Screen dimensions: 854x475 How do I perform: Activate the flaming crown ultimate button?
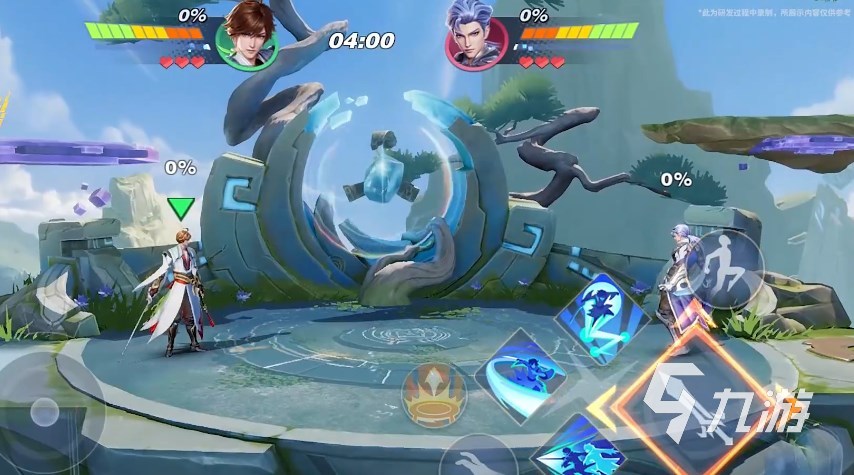(x=434, y=393)
